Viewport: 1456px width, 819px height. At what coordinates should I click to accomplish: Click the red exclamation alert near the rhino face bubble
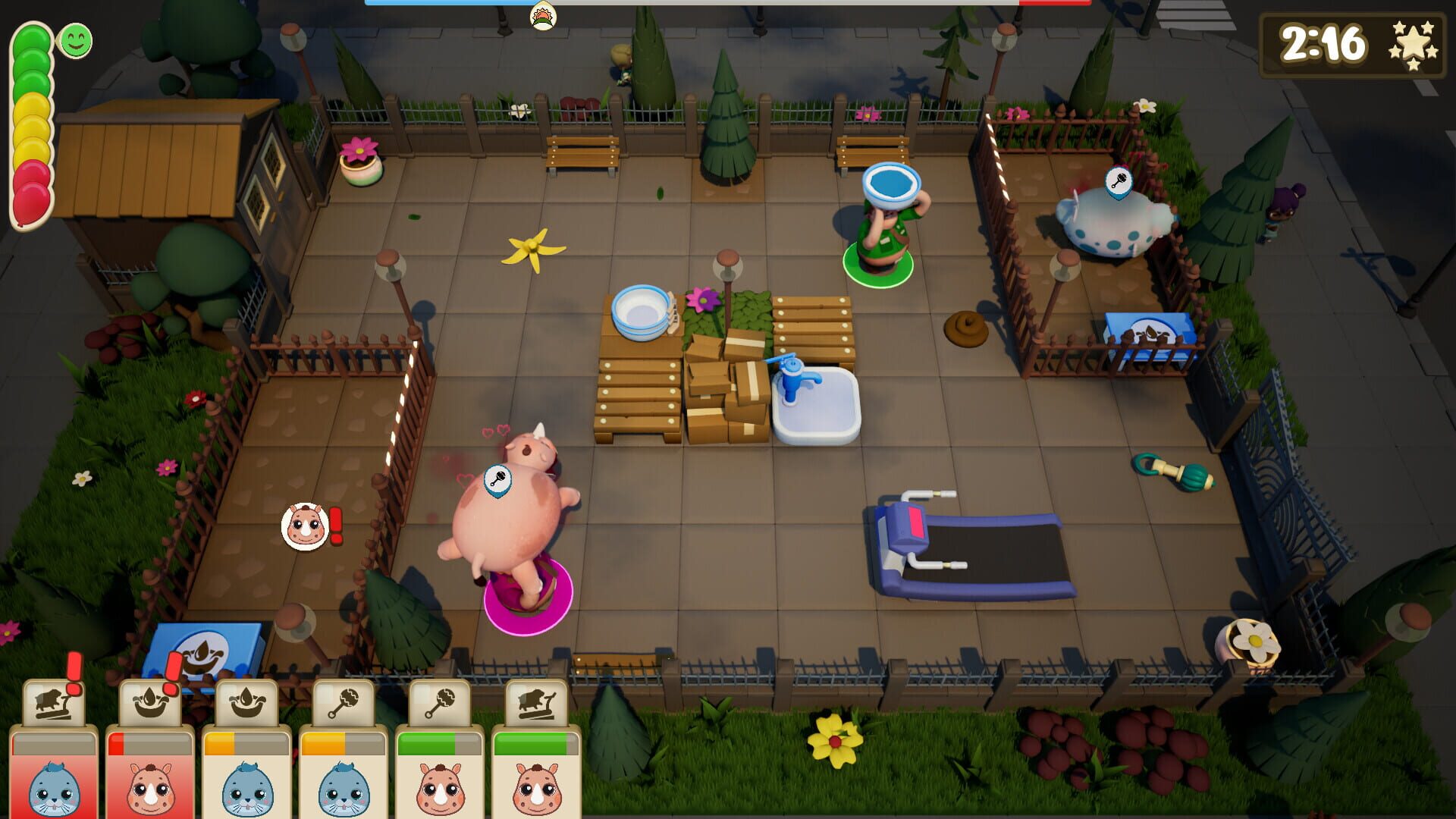(334, 527)
